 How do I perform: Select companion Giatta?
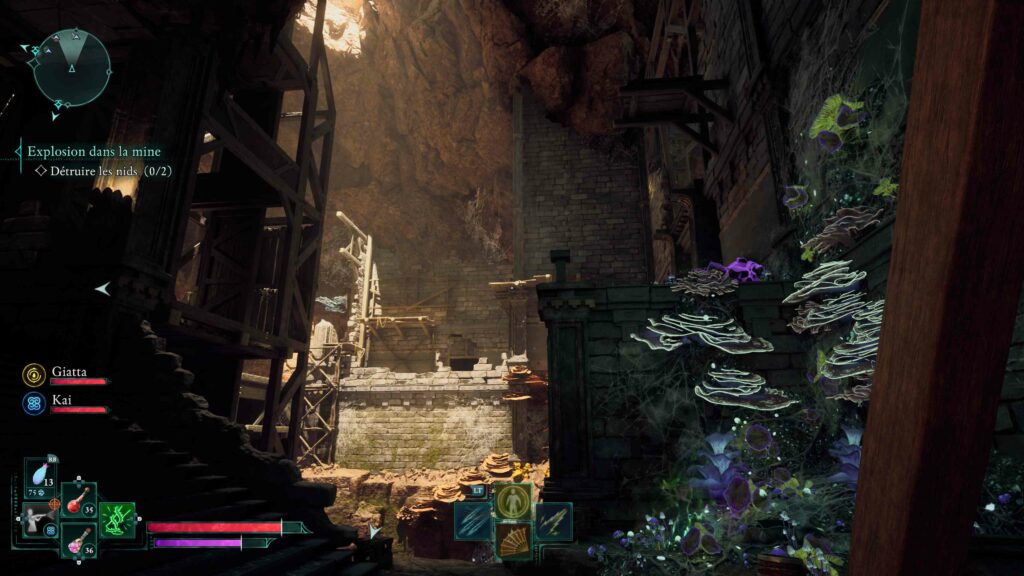point(69,371)
